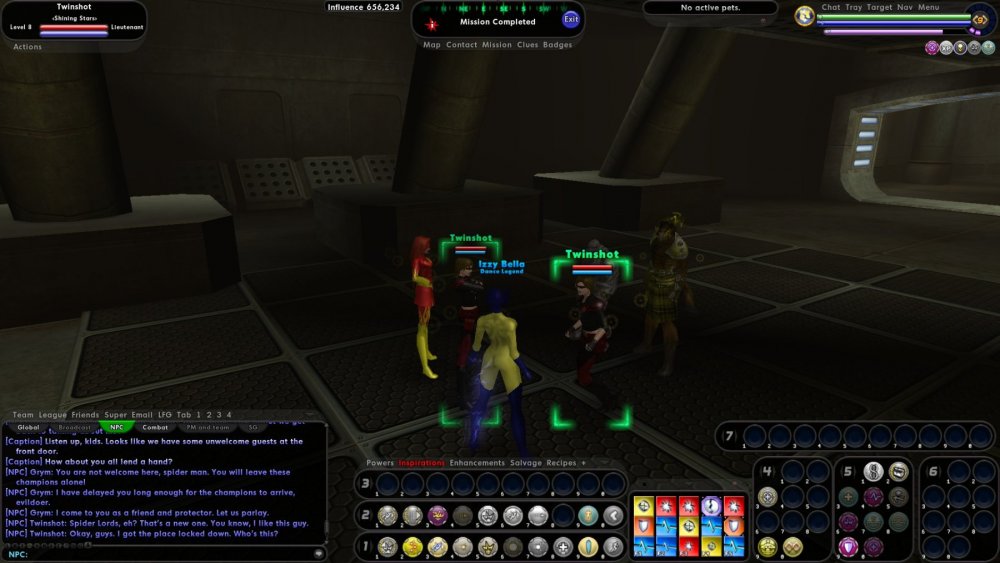Switch to the Global chat tab

[x=28, y=427]
